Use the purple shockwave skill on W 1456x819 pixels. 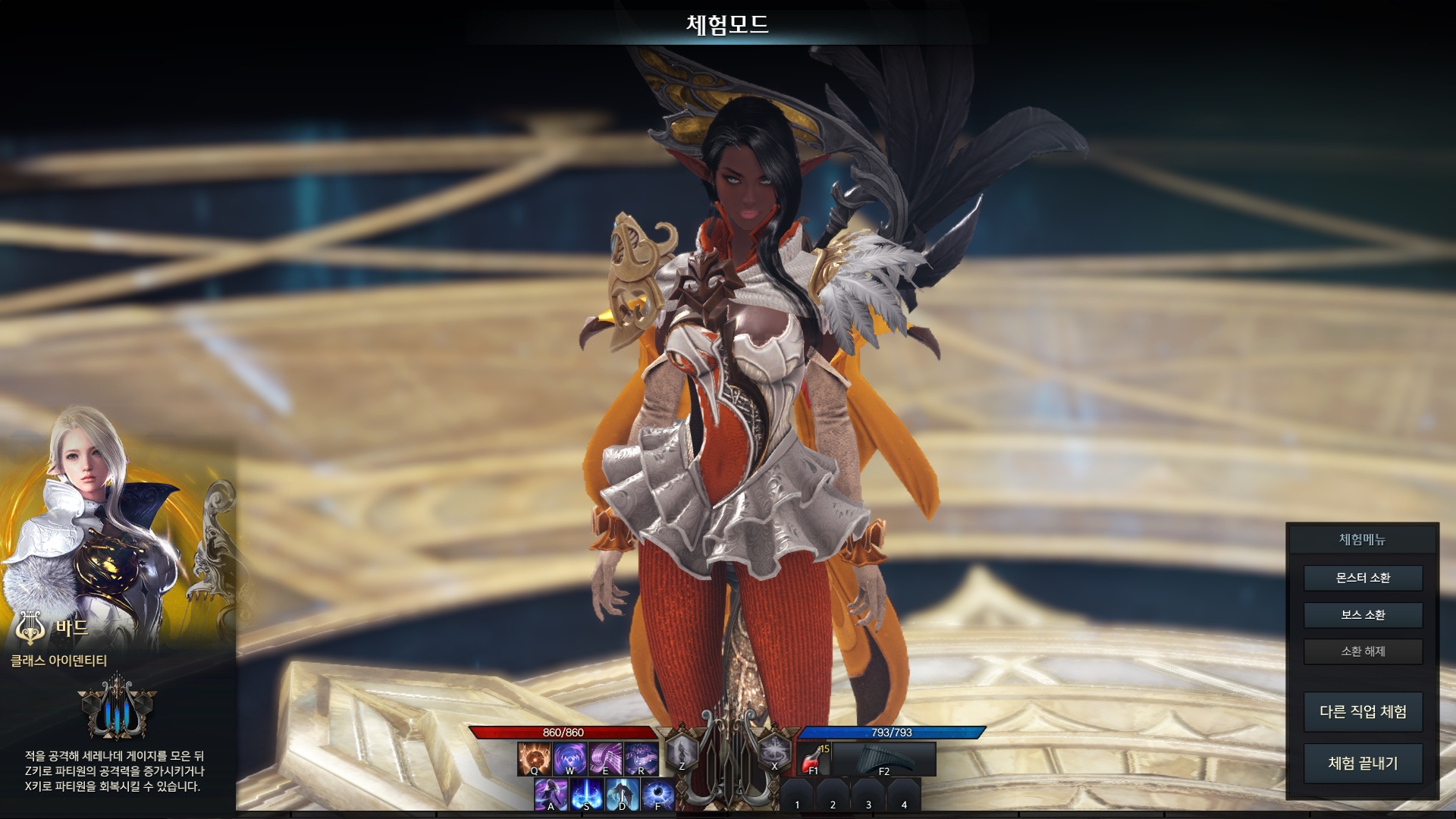click(570, 758)
